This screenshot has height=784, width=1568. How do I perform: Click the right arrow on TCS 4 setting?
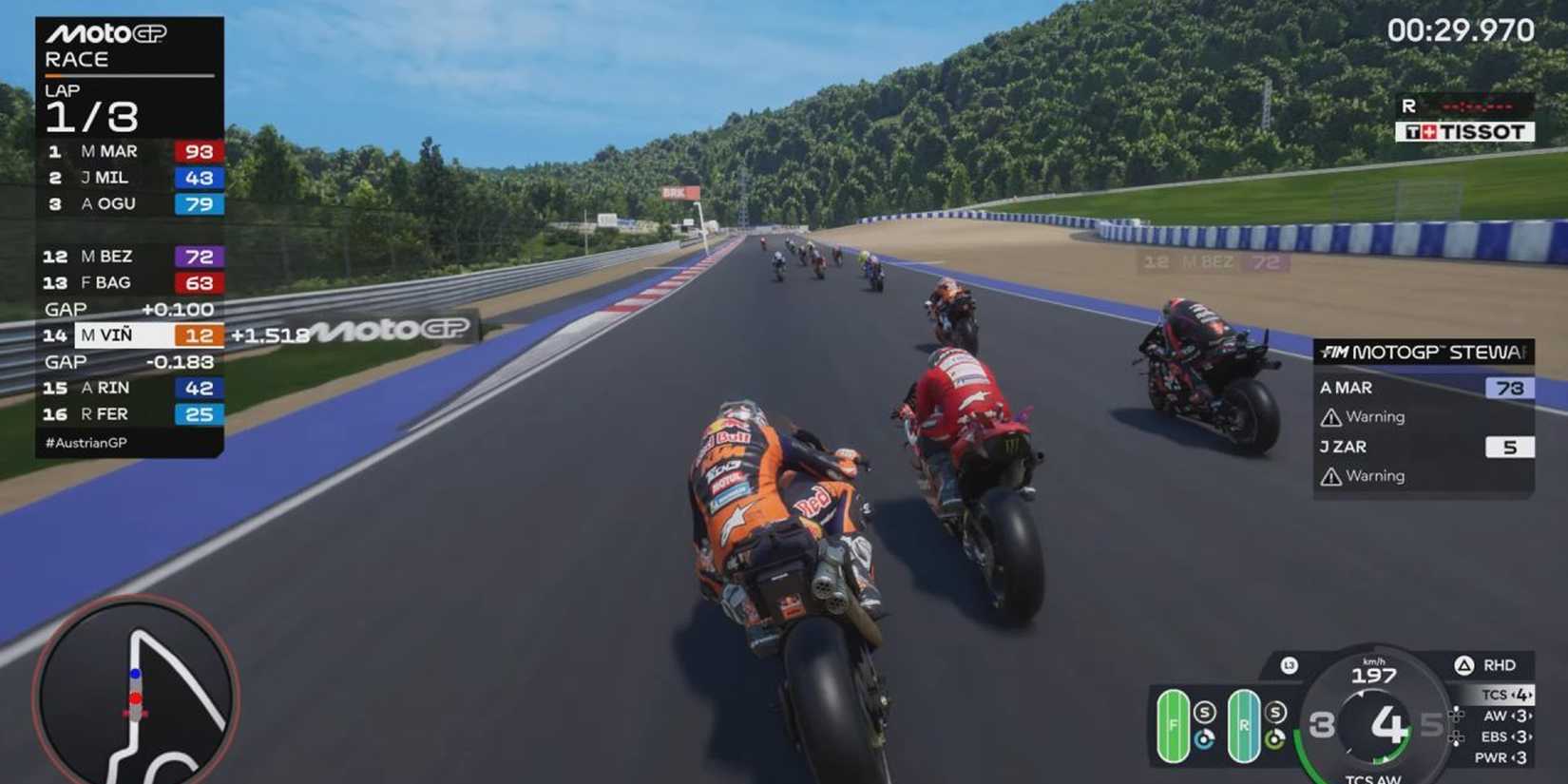pos(1532,695)
